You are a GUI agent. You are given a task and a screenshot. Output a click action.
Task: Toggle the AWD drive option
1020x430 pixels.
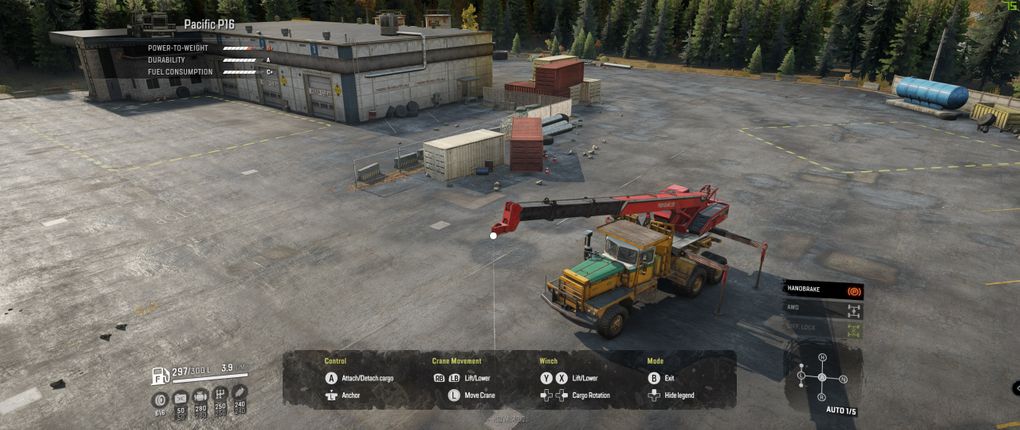click(x=822, y=310)
